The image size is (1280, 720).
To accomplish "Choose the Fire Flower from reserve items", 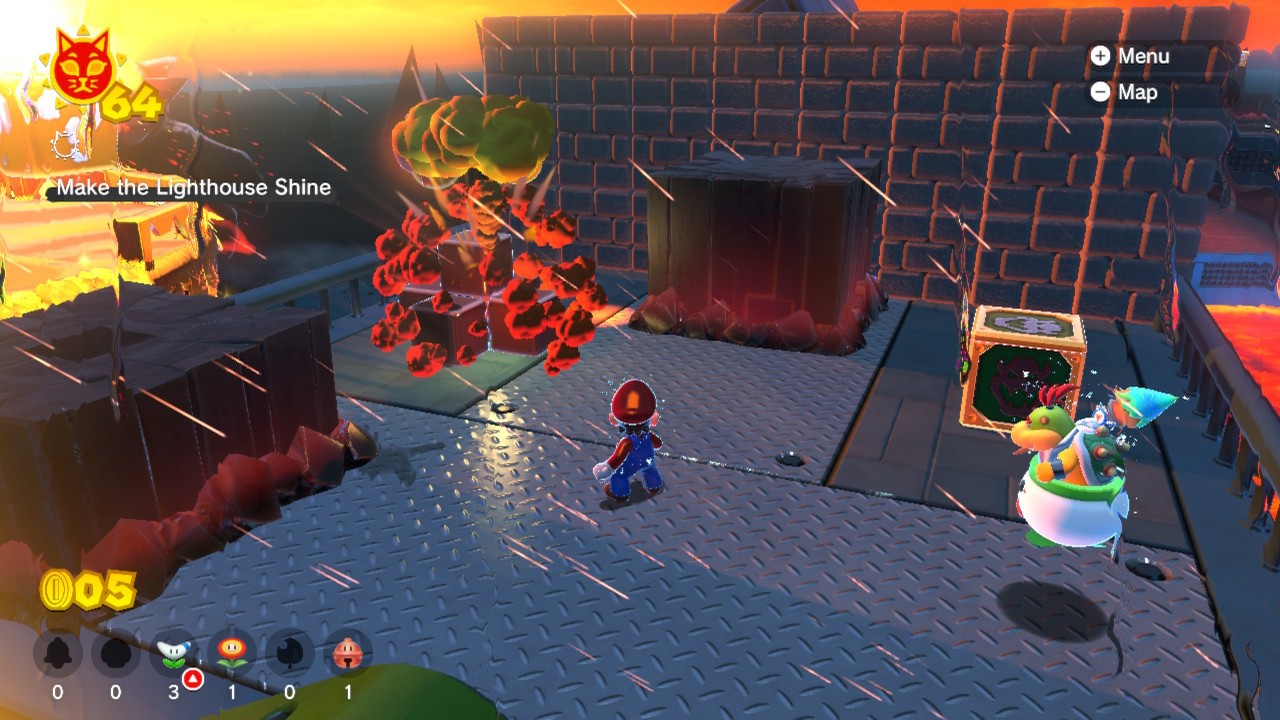I will (x=232, y=654).
